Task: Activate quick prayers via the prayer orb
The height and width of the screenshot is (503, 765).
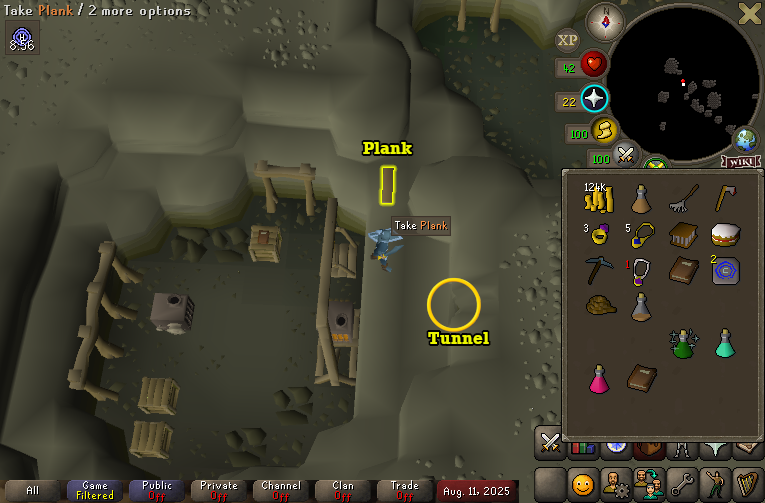Action: 595,99
